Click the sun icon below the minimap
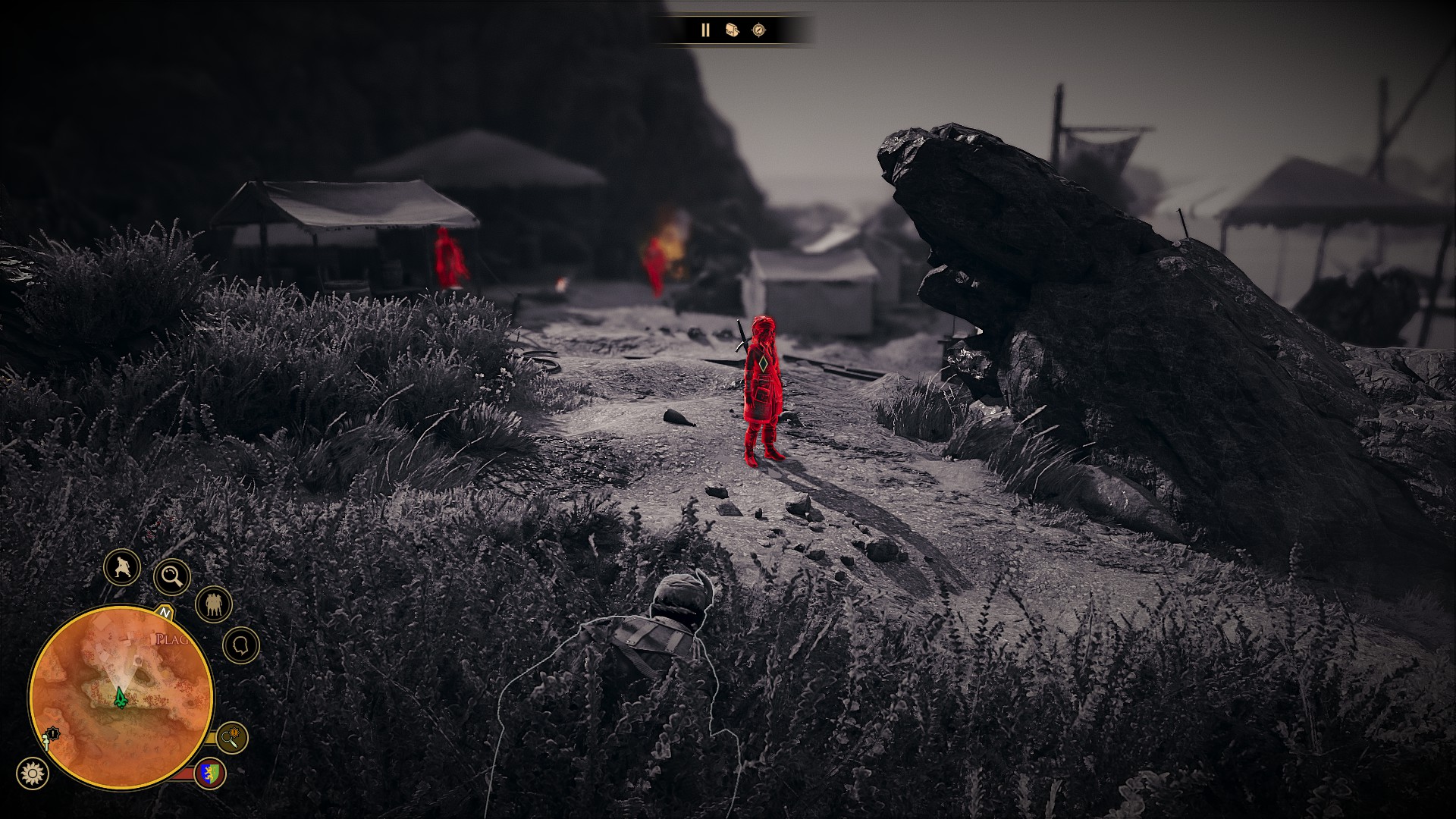The width and height of the screenshot is (1456, 819). coord(32,773)
